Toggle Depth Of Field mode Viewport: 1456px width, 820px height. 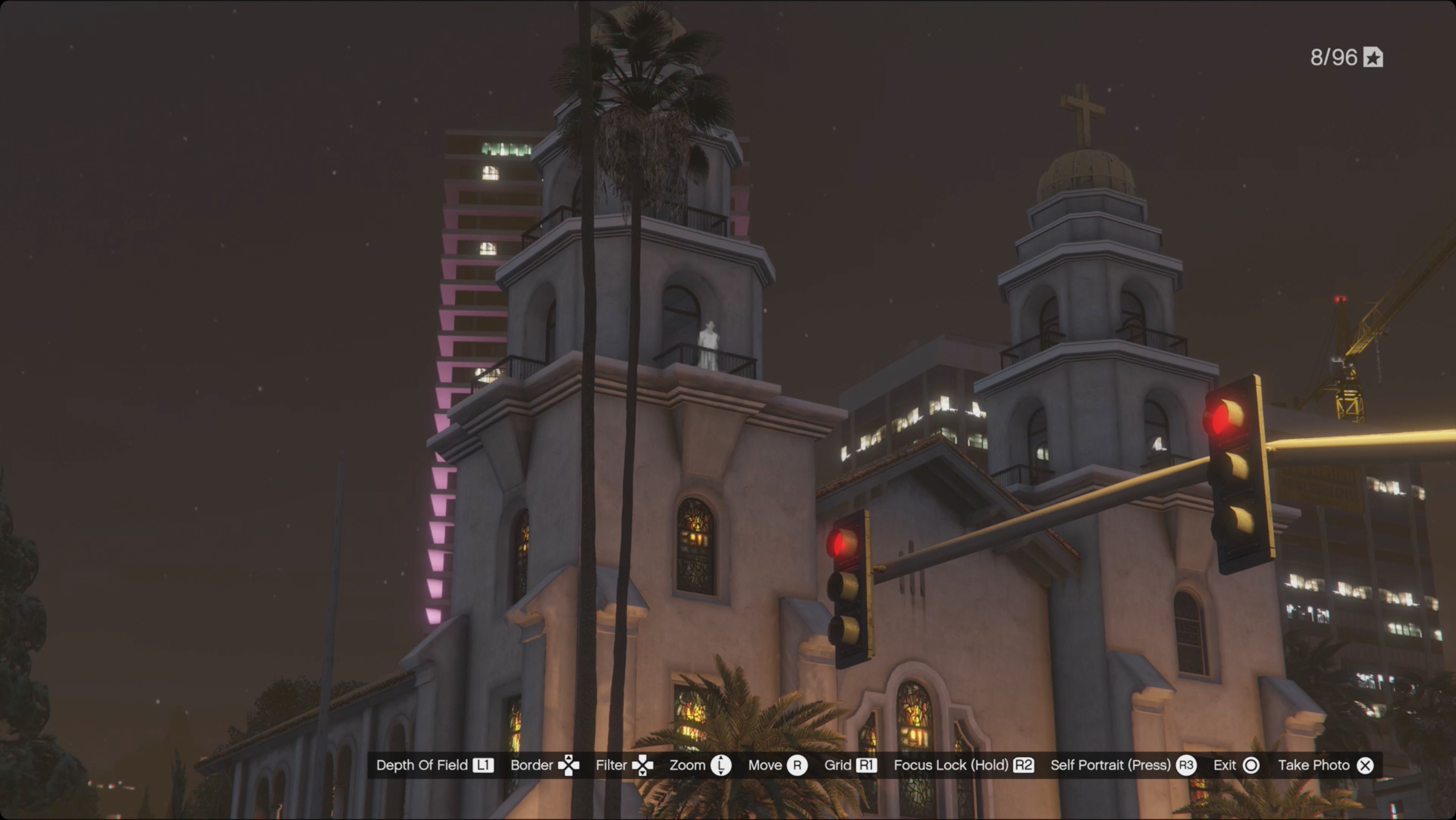(x=421, y=765)
